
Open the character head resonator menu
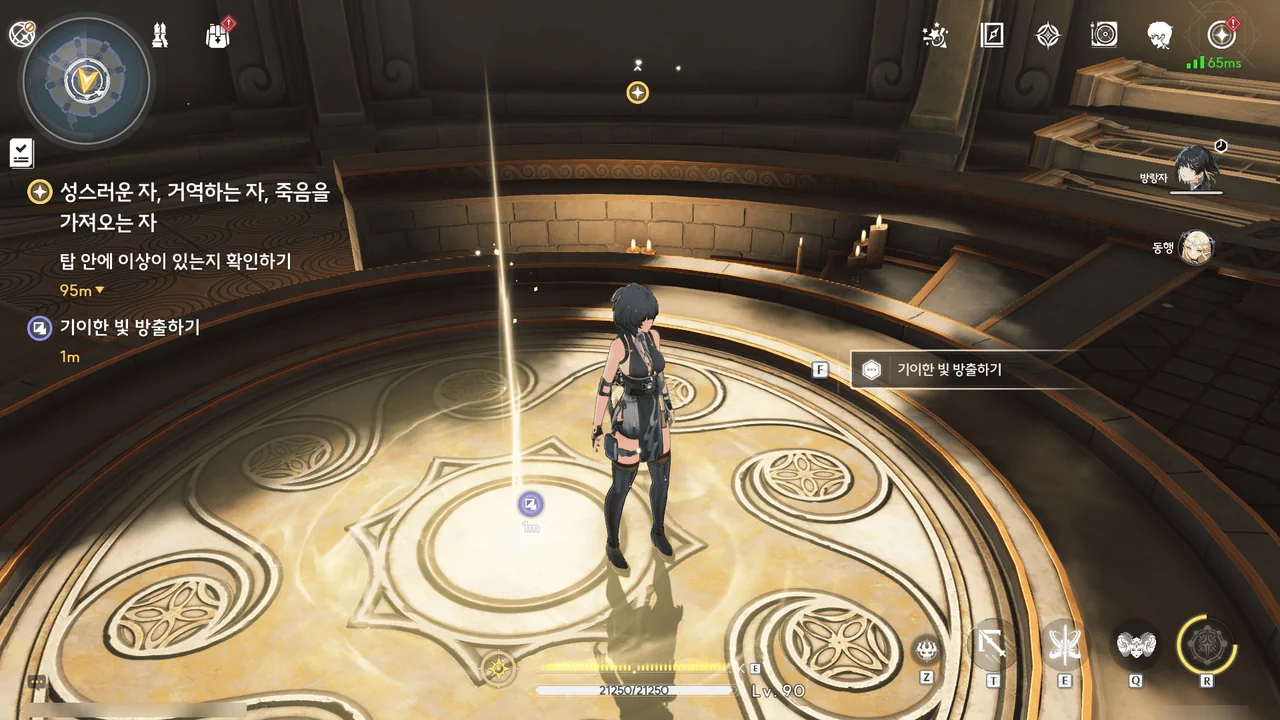(1160, 36)
